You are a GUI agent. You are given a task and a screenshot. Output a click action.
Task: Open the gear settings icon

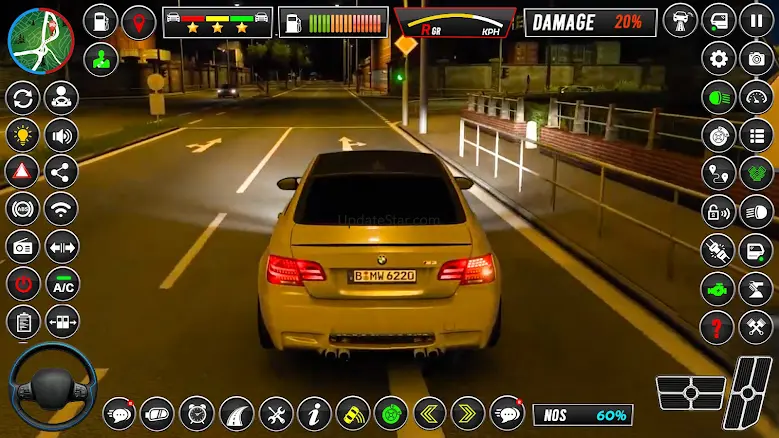pyautogui.click(x=718, y=58)
